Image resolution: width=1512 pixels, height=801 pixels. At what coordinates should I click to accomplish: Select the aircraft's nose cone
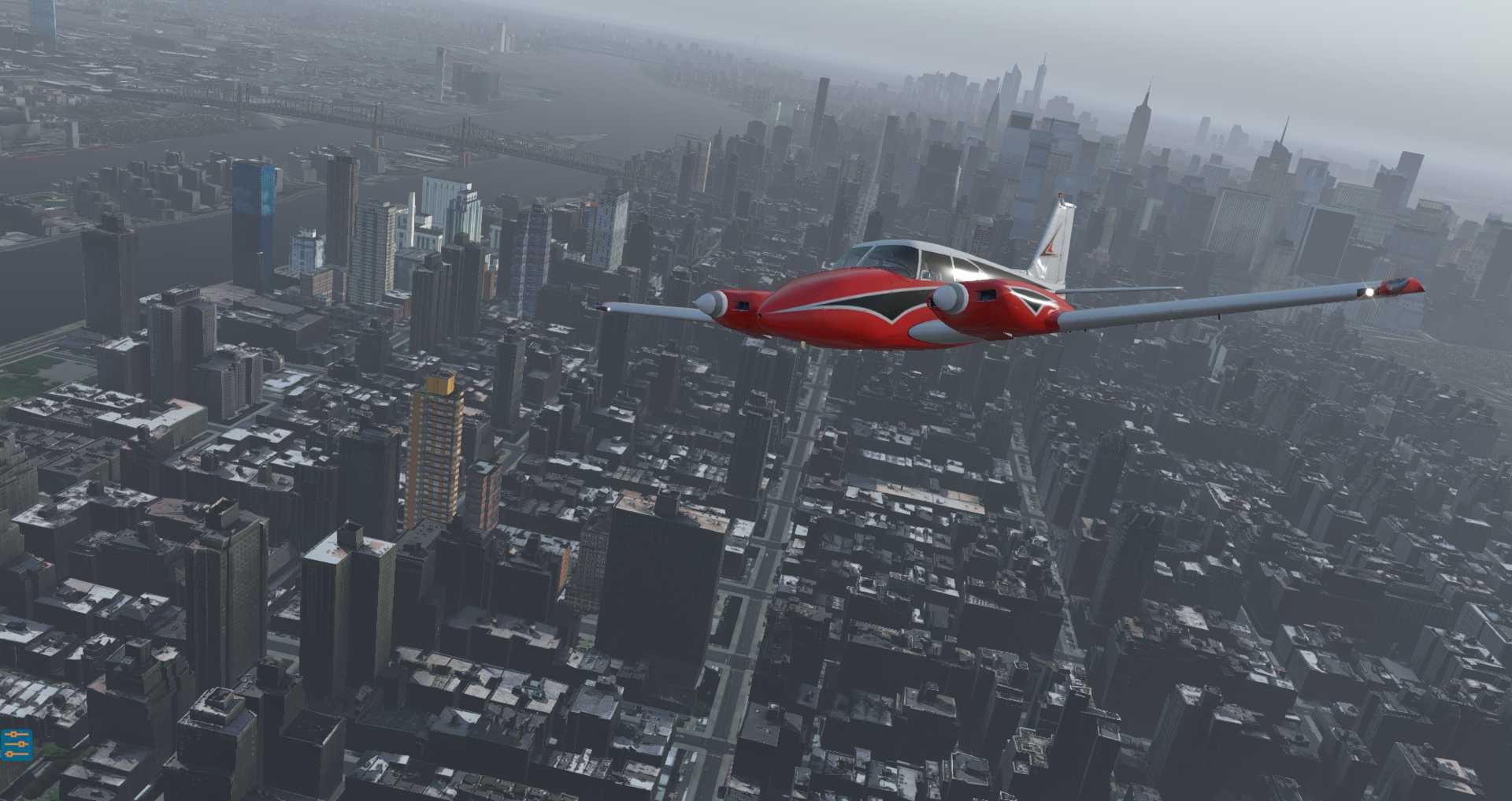point(760,311)
